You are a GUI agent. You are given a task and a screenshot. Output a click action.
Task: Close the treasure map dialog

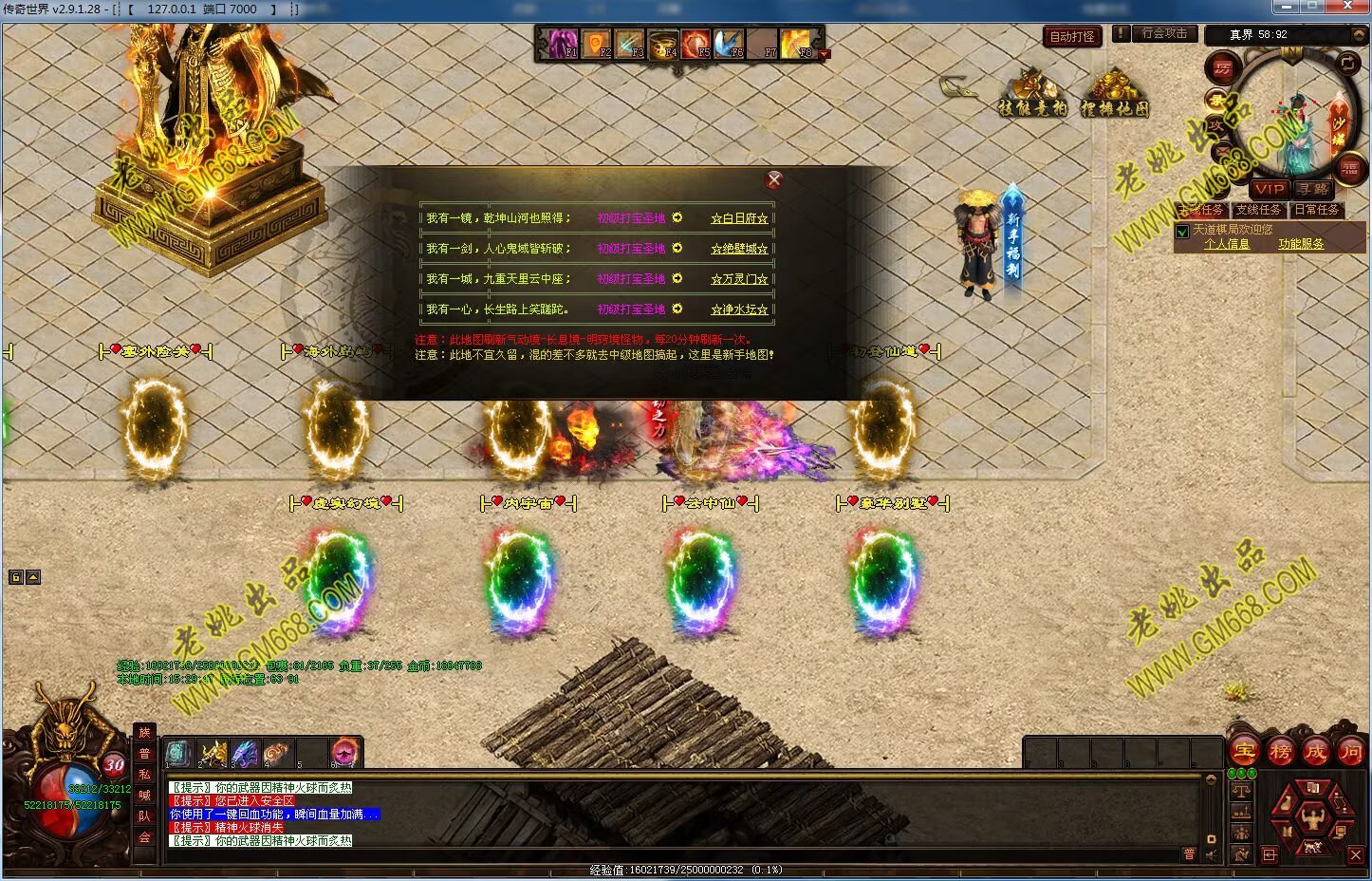pyautogui.click(x=774, y=179)
